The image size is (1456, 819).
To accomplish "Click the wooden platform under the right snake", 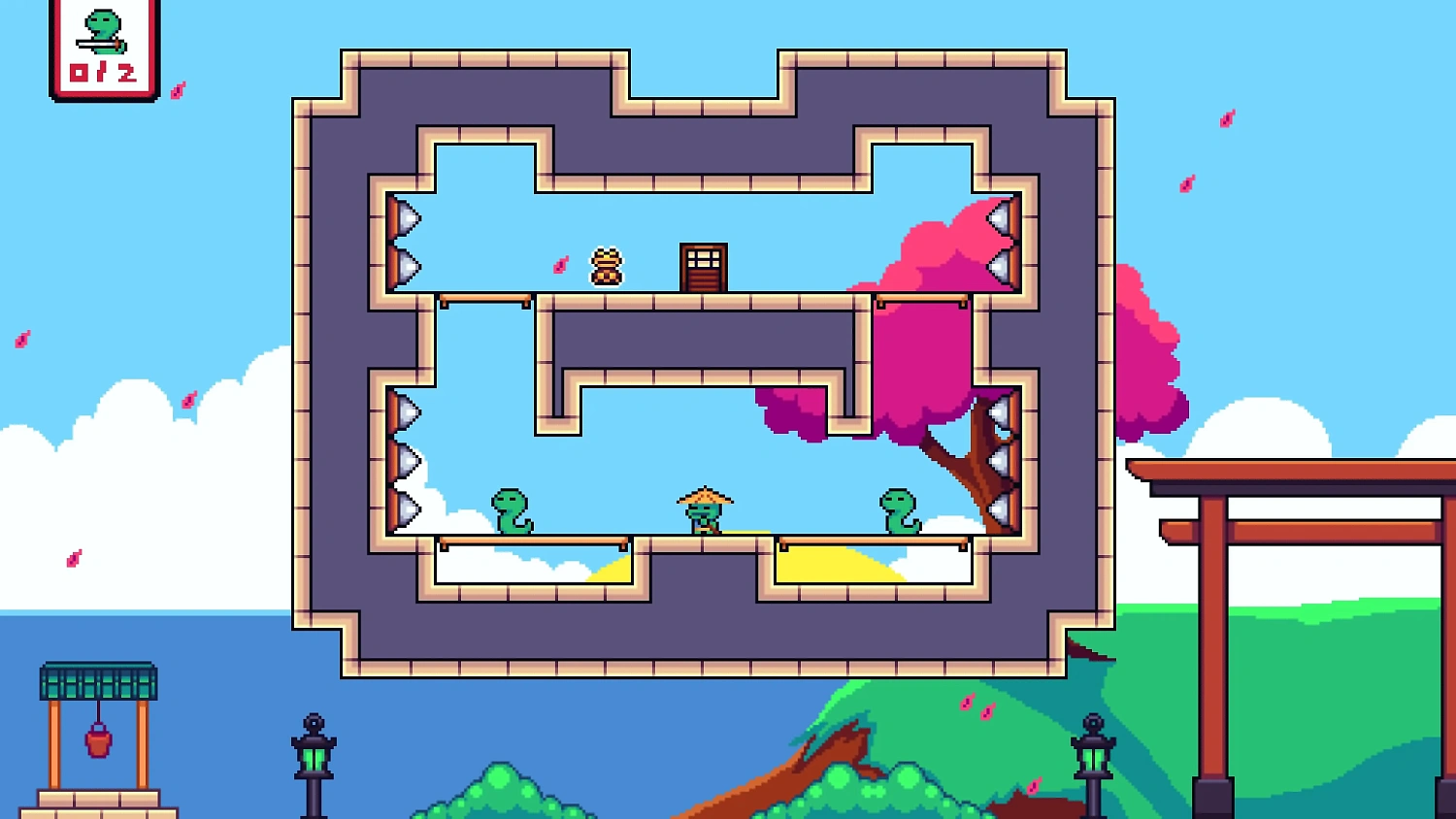I will [x=874, y=541].
